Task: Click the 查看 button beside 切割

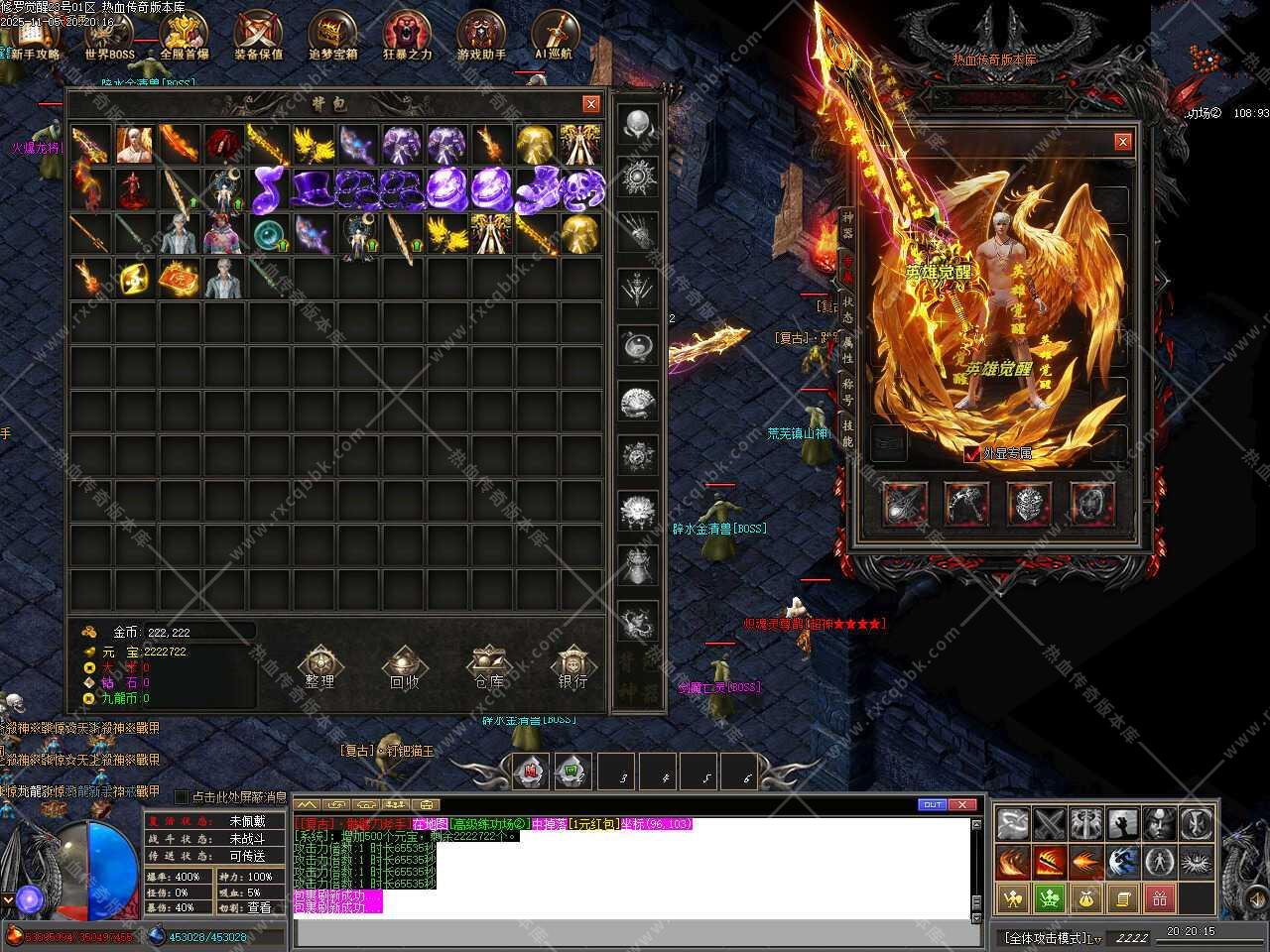Action: tap(260, 907)
